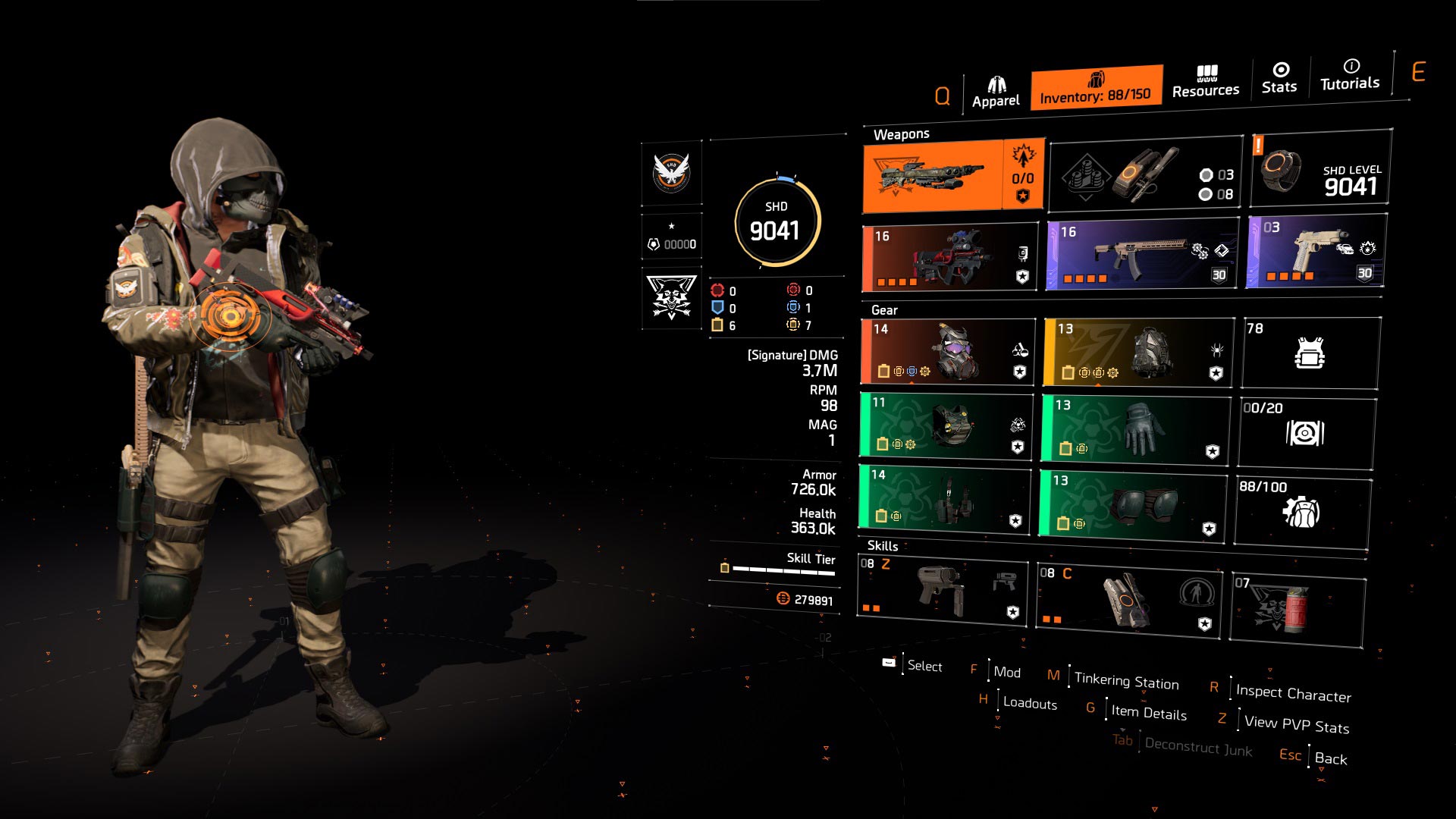The height and width of the screenshot is (819, 1456).
Task: Open the grenade and armor kit slot
Action: pos(1145,176)
